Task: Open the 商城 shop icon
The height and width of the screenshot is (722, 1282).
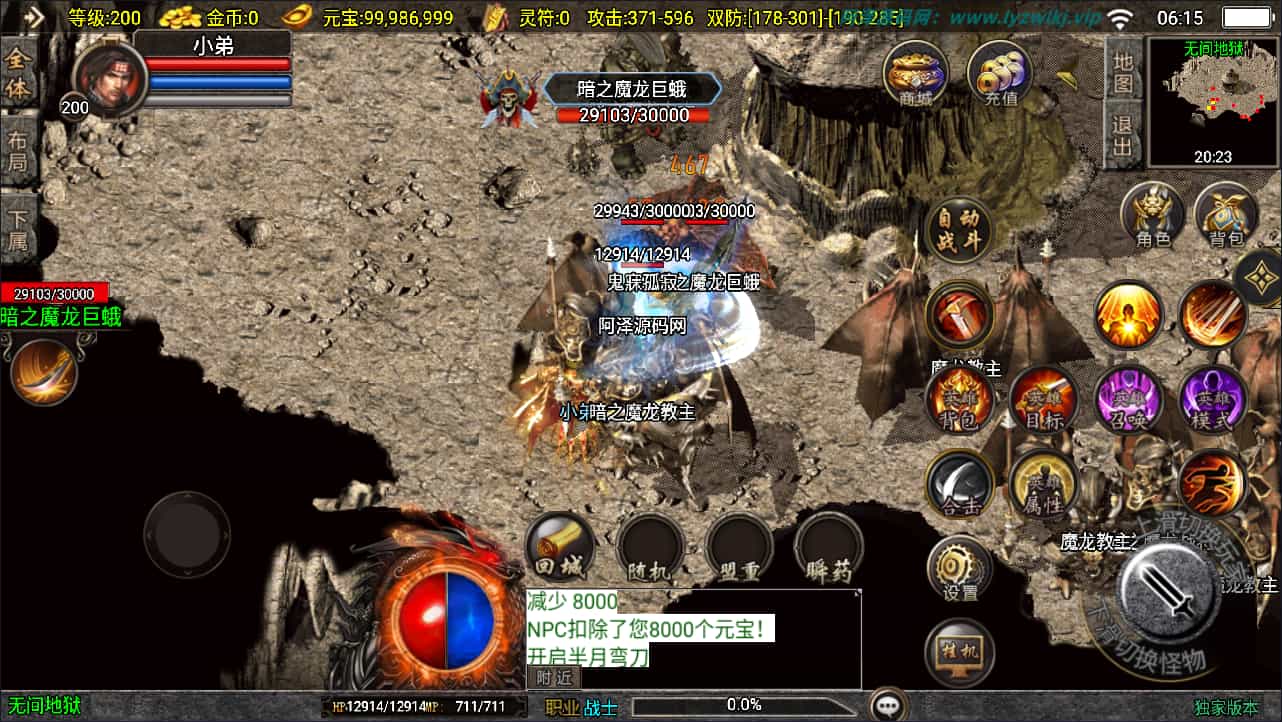Action: [x=916, y=72]
